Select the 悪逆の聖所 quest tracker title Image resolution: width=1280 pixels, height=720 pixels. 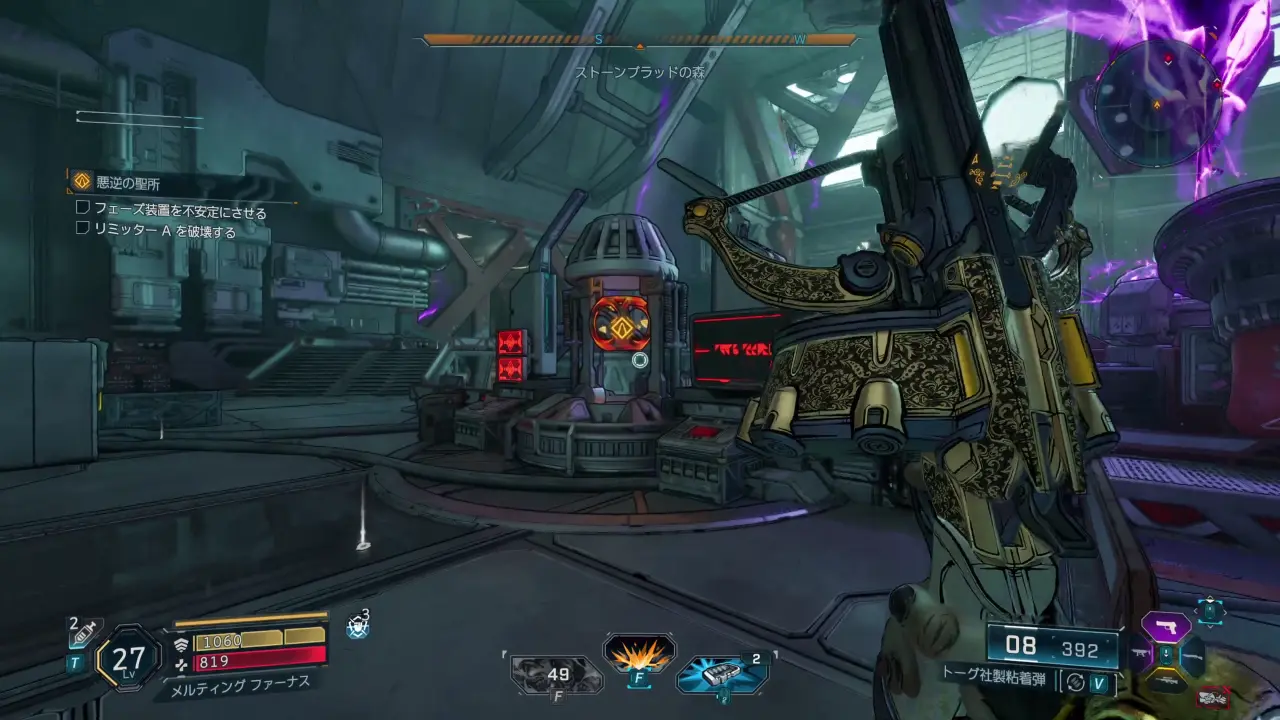click(127, 183)
